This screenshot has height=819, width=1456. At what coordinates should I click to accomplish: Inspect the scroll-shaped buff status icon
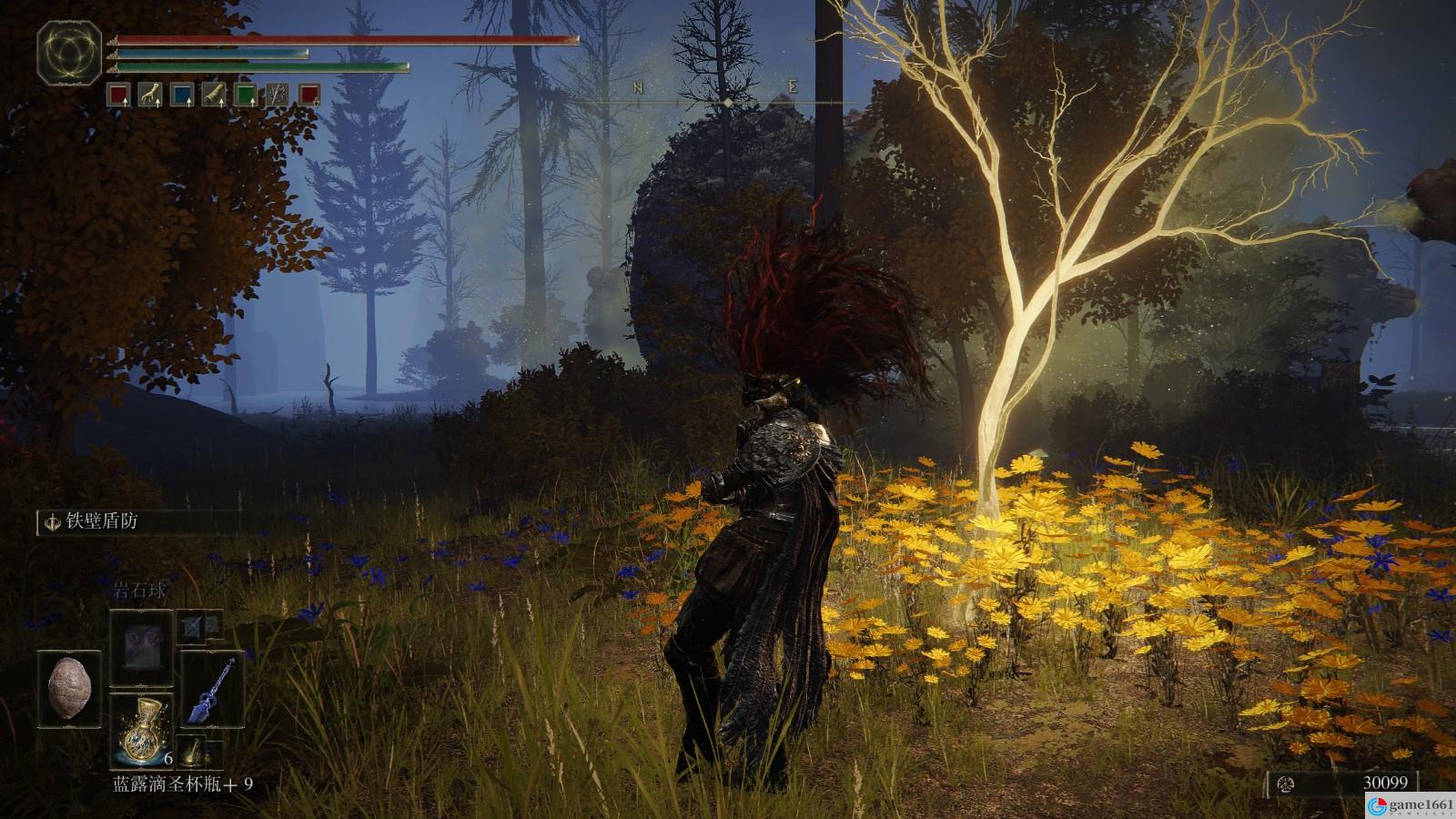[x=214, y=93]
